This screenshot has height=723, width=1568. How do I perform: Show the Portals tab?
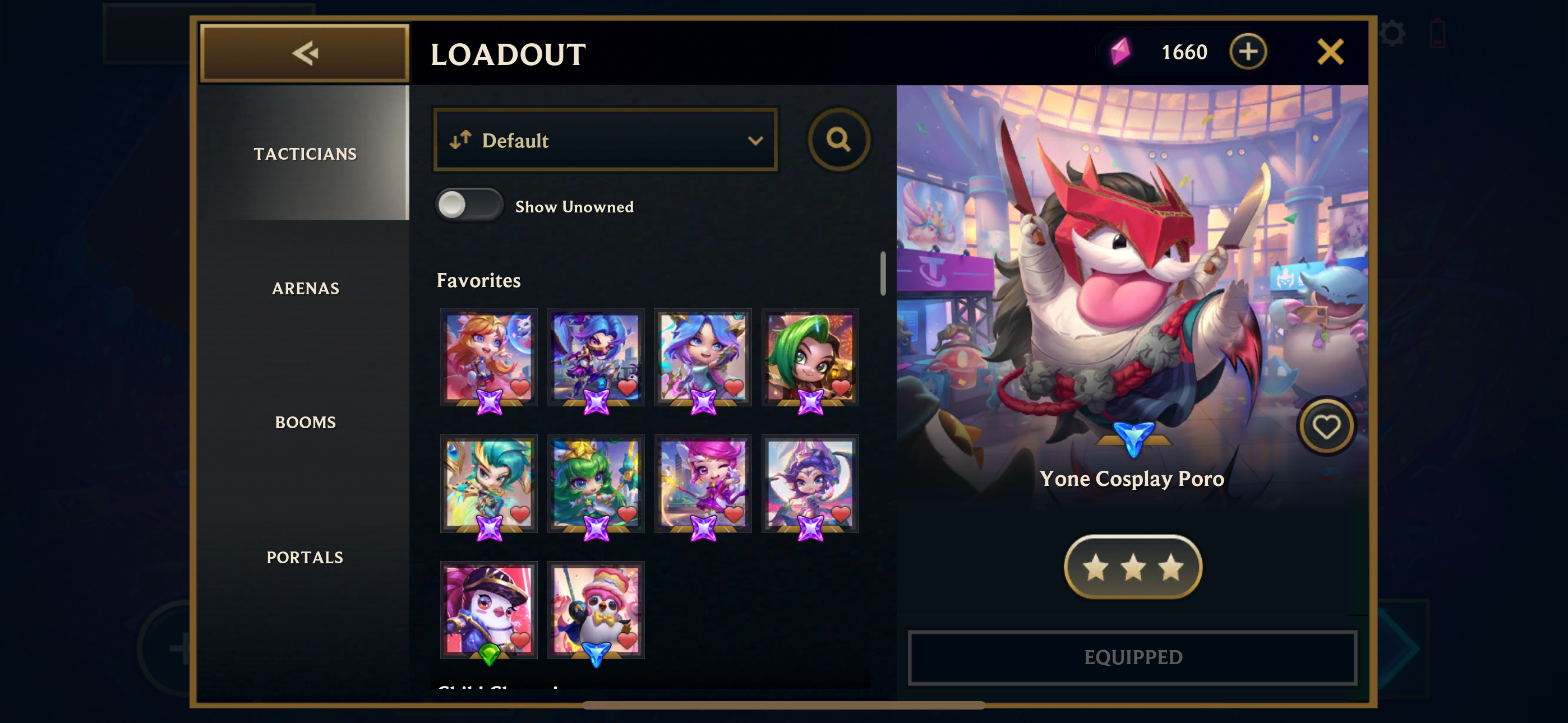coord(305,557)
